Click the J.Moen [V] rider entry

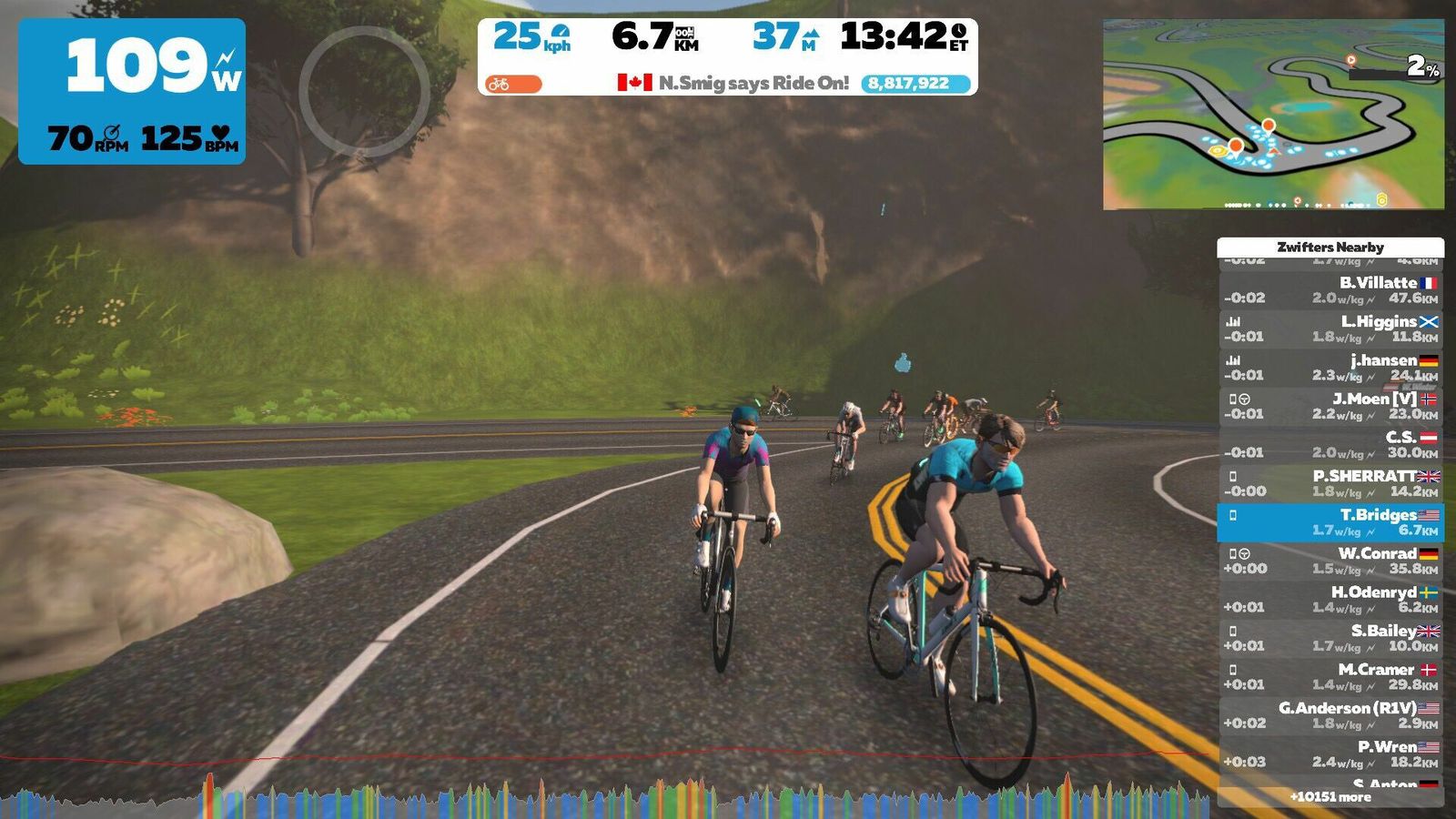[1330, 406]
